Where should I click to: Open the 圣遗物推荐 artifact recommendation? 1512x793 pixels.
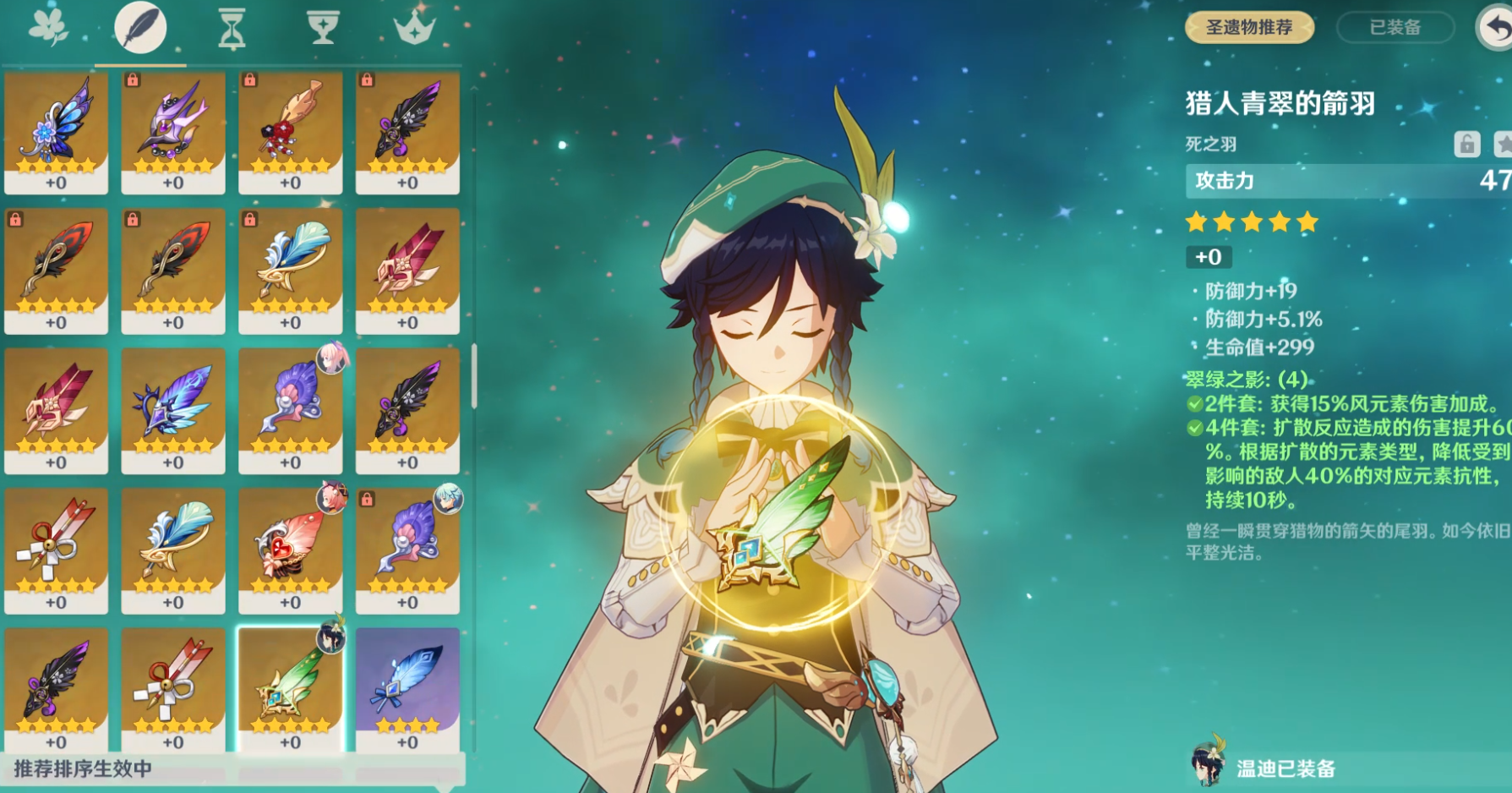1249,27
